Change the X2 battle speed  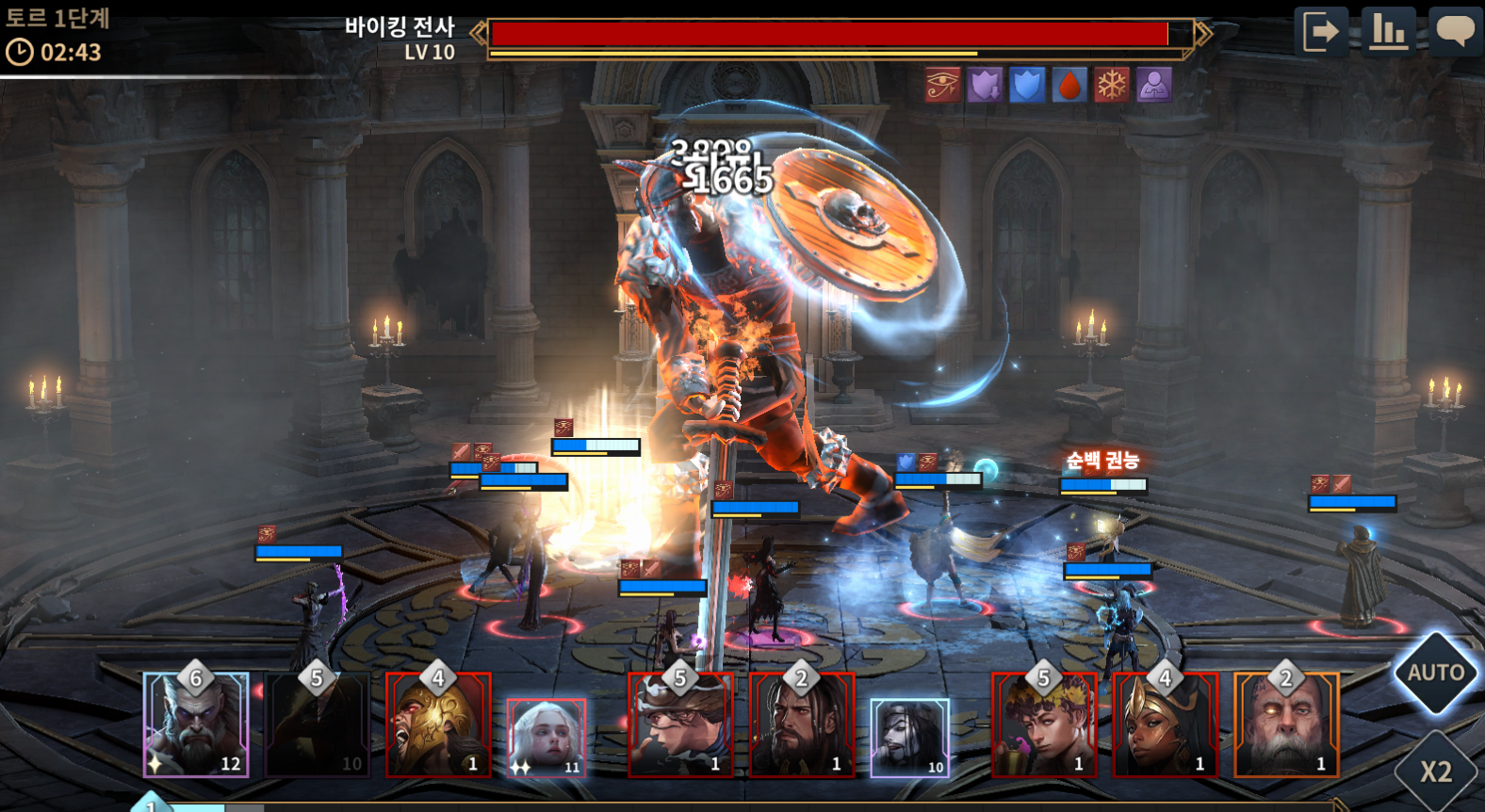pos(1436,771)
